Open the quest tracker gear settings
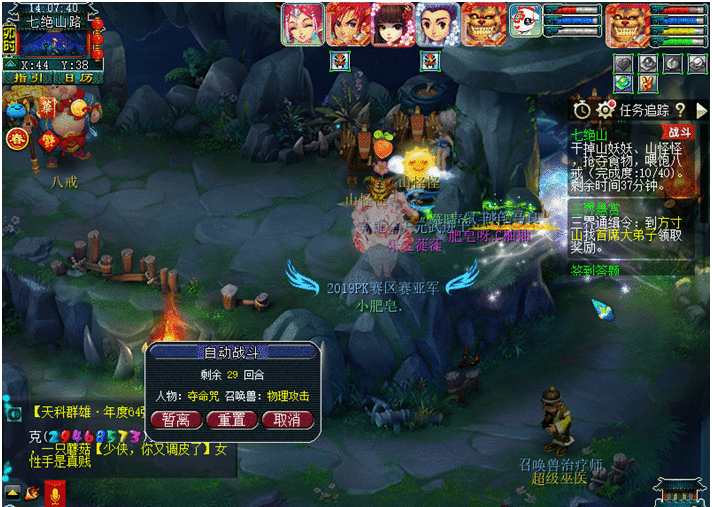Image resolution: width=712 pixels, height=507 pixels. click(604, 109)
